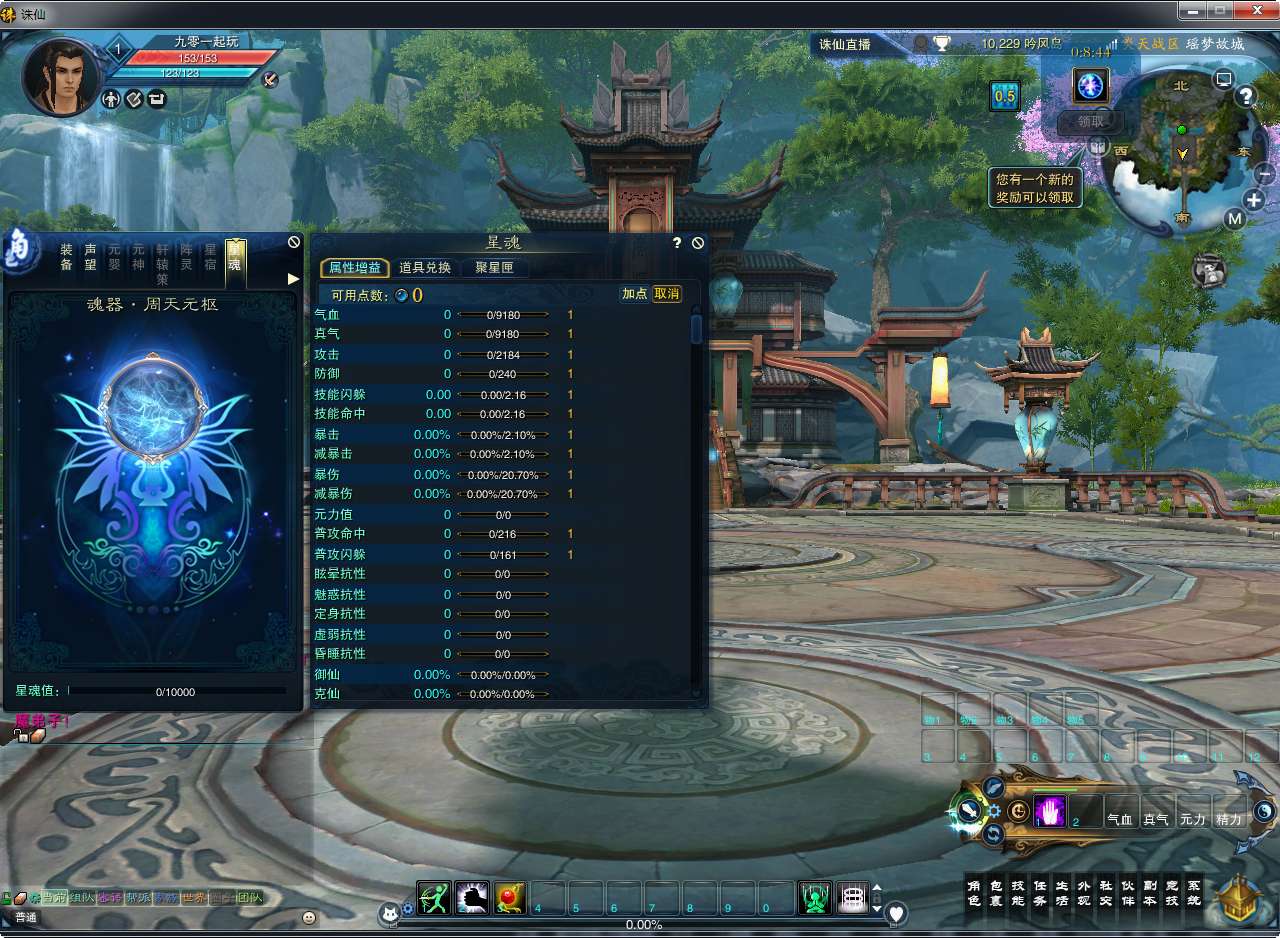This screenshot has width=1280, height=938.
Task: Open the 聚星匣 tab
Action: 494,268
